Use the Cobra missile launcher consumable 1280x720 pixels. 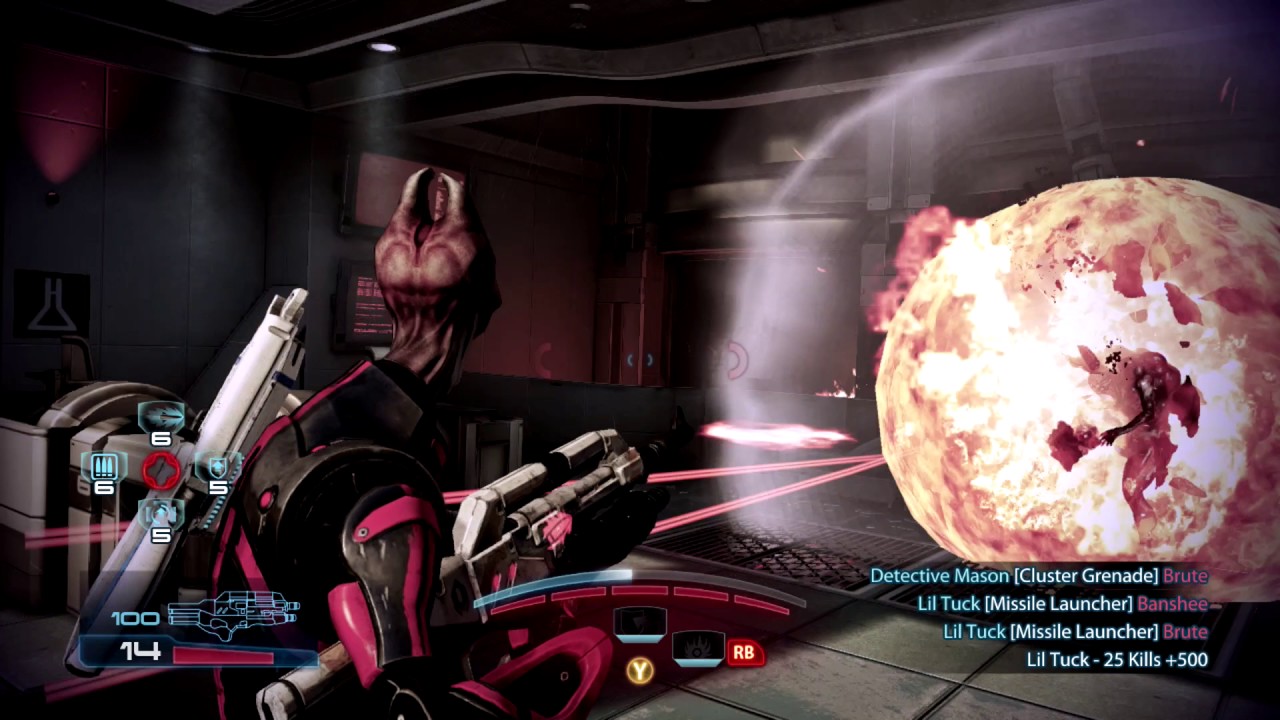160,416
